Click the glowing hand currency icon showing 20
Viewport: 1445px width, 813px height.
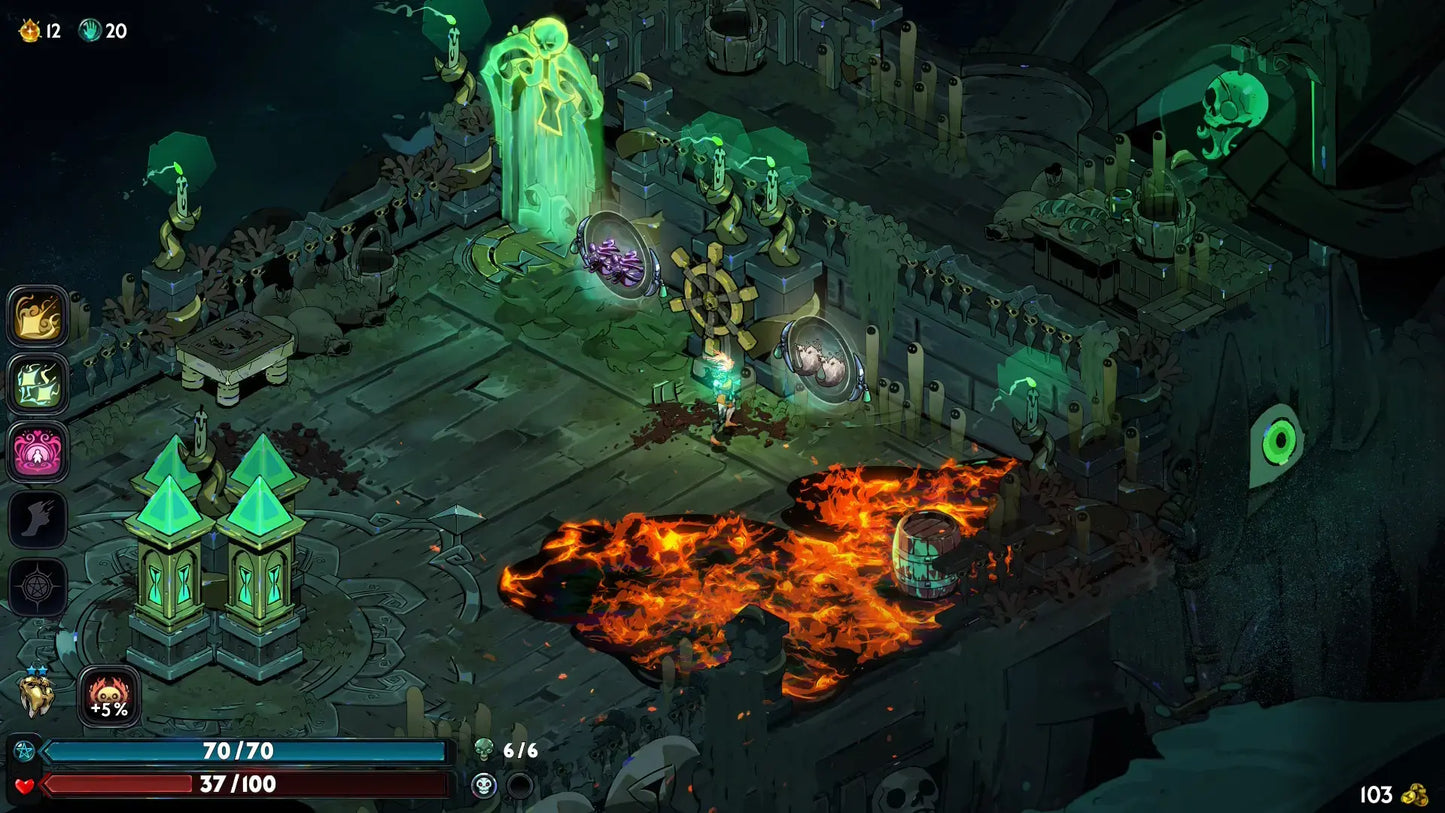point(88,30)
